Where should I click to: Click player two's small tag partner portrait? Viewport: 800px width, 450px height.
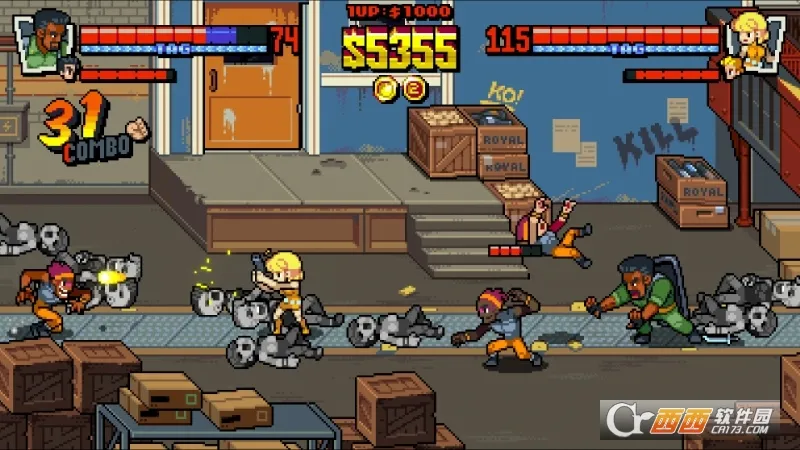pyautogui.click(x=734, y=67)
